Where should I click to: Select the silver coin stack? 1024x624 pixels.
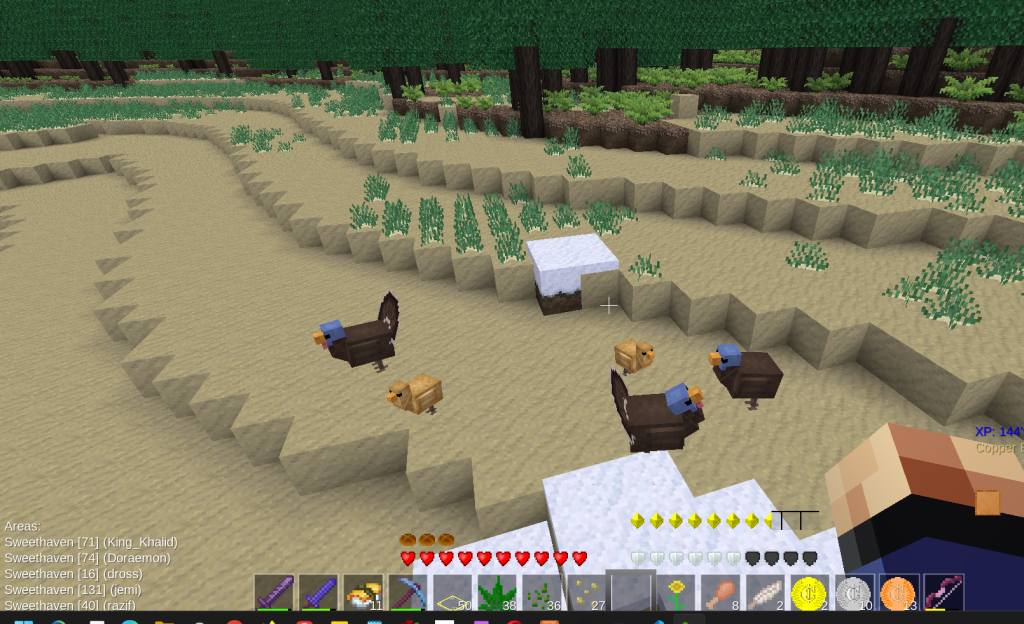855,593
